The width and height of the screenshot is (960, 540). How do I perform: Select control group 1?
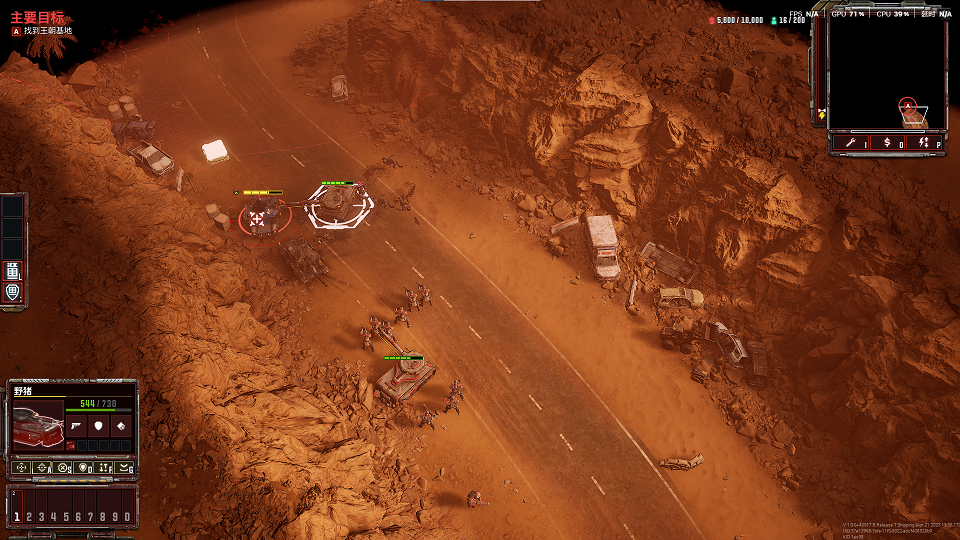click(17, 516)
